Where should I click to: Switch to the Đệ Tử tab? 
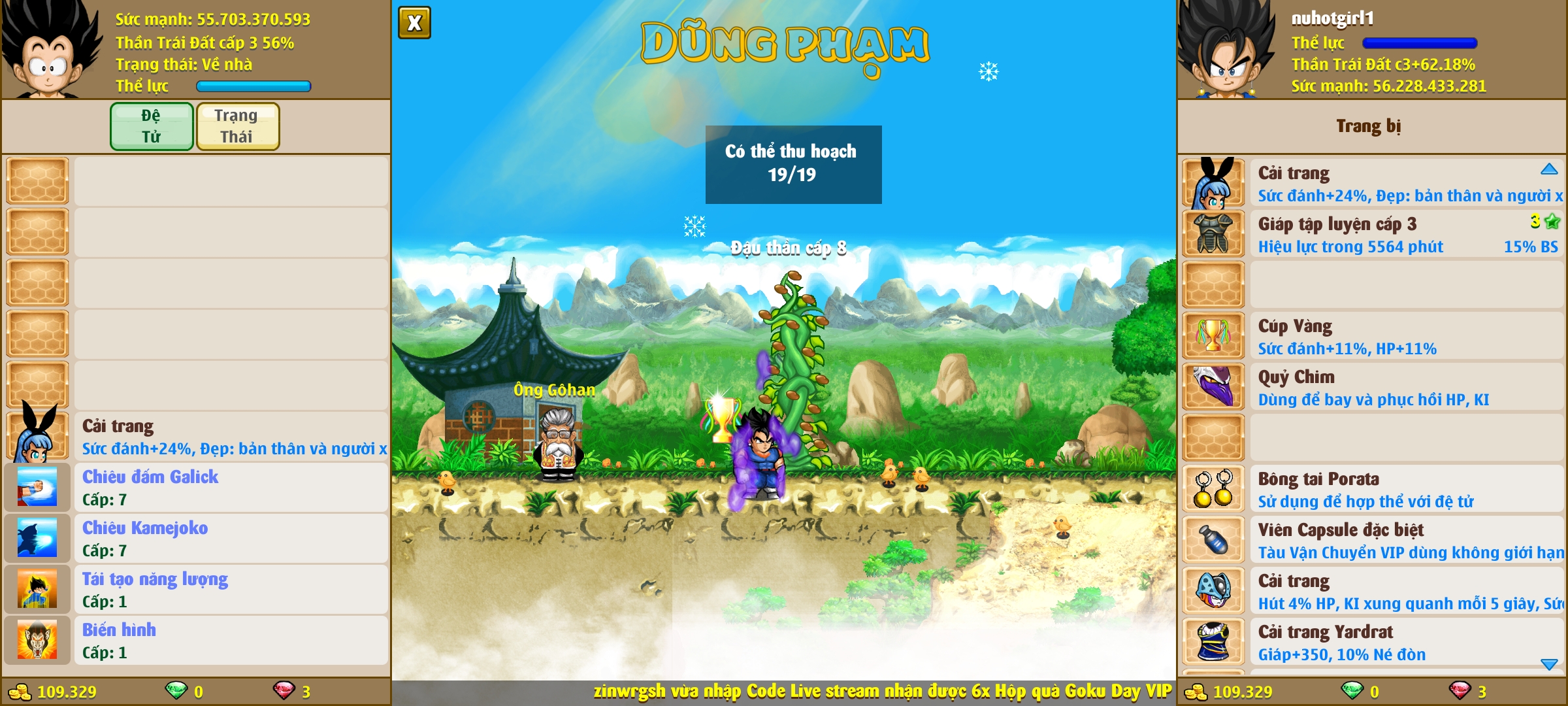pos(152,126)
